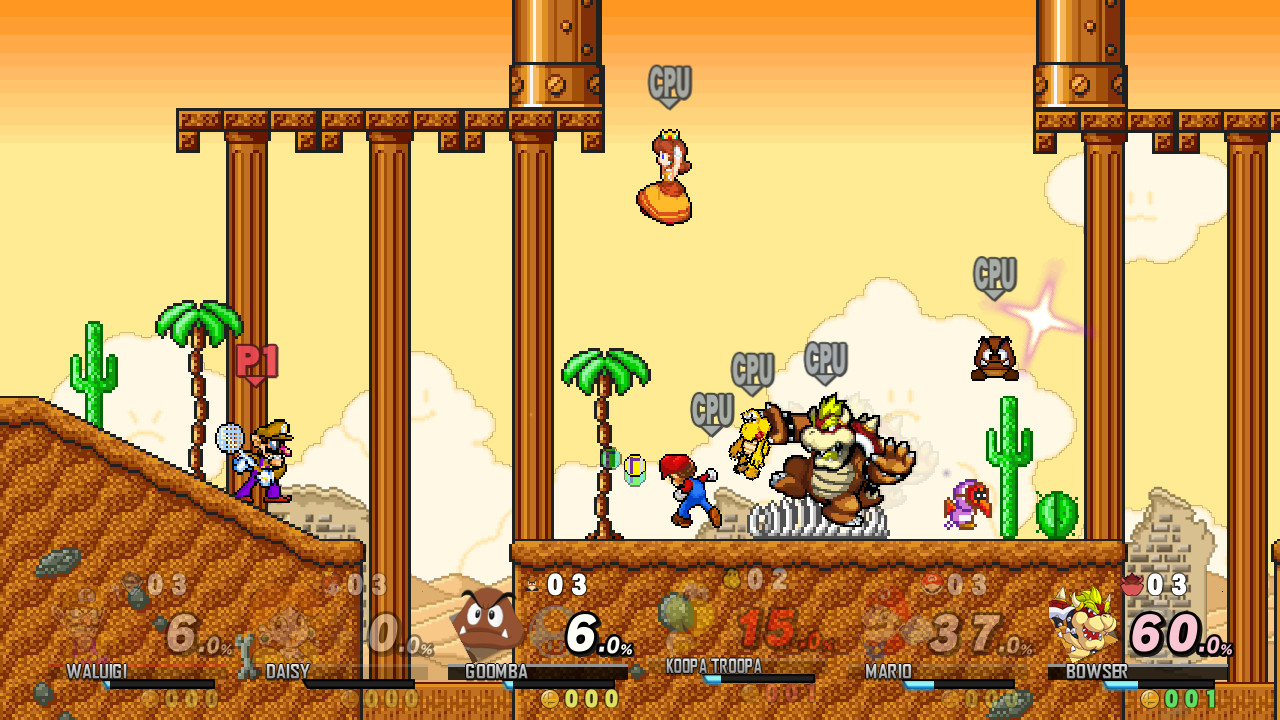Click the CPU tag above the Koopa Troopa fighter
1280x720 pixels.
(x=753, y=368)
